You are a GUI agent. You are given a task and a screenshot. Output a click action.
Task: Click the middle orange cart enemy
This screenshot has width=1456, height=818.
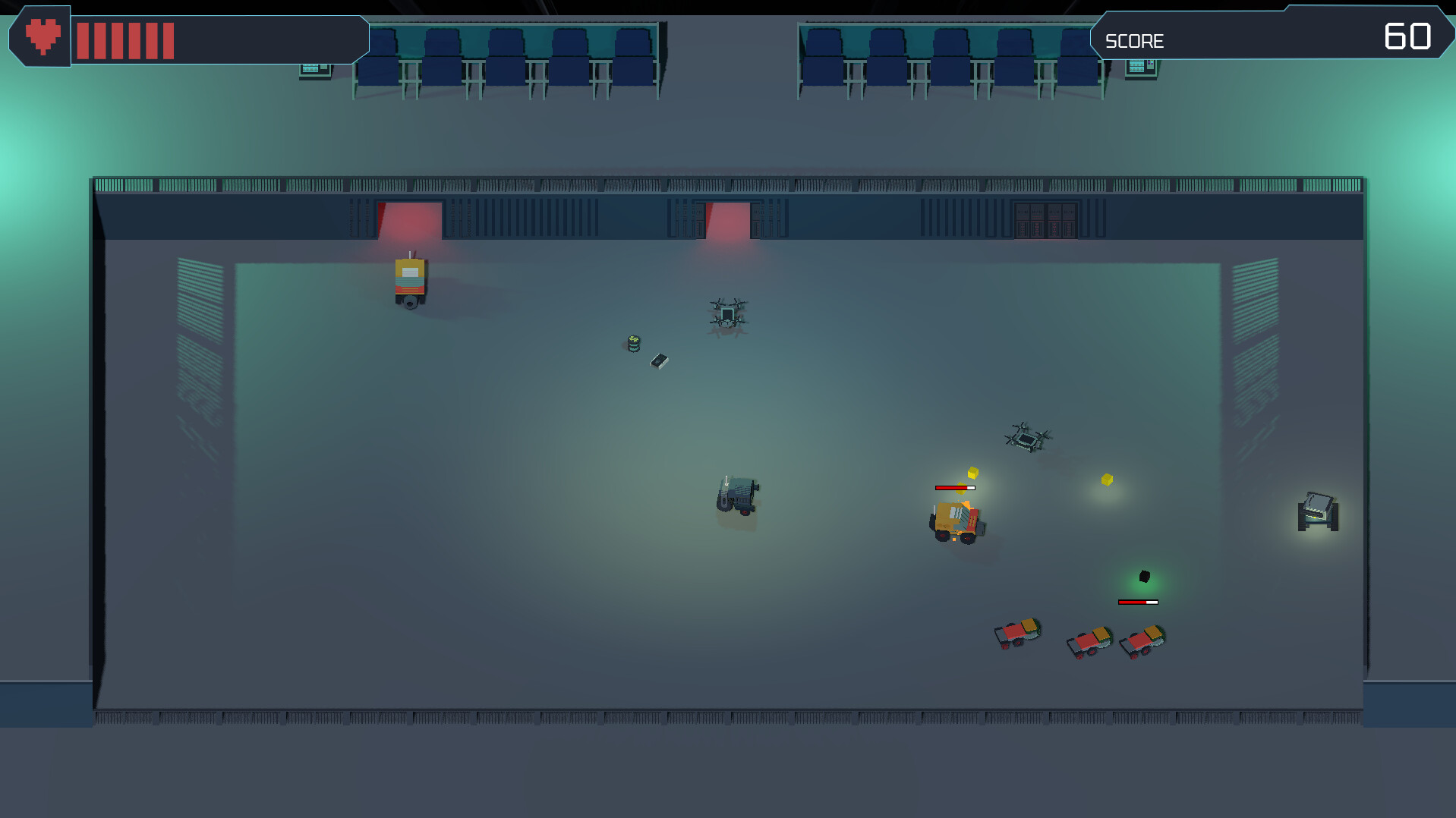[1089, 641]
